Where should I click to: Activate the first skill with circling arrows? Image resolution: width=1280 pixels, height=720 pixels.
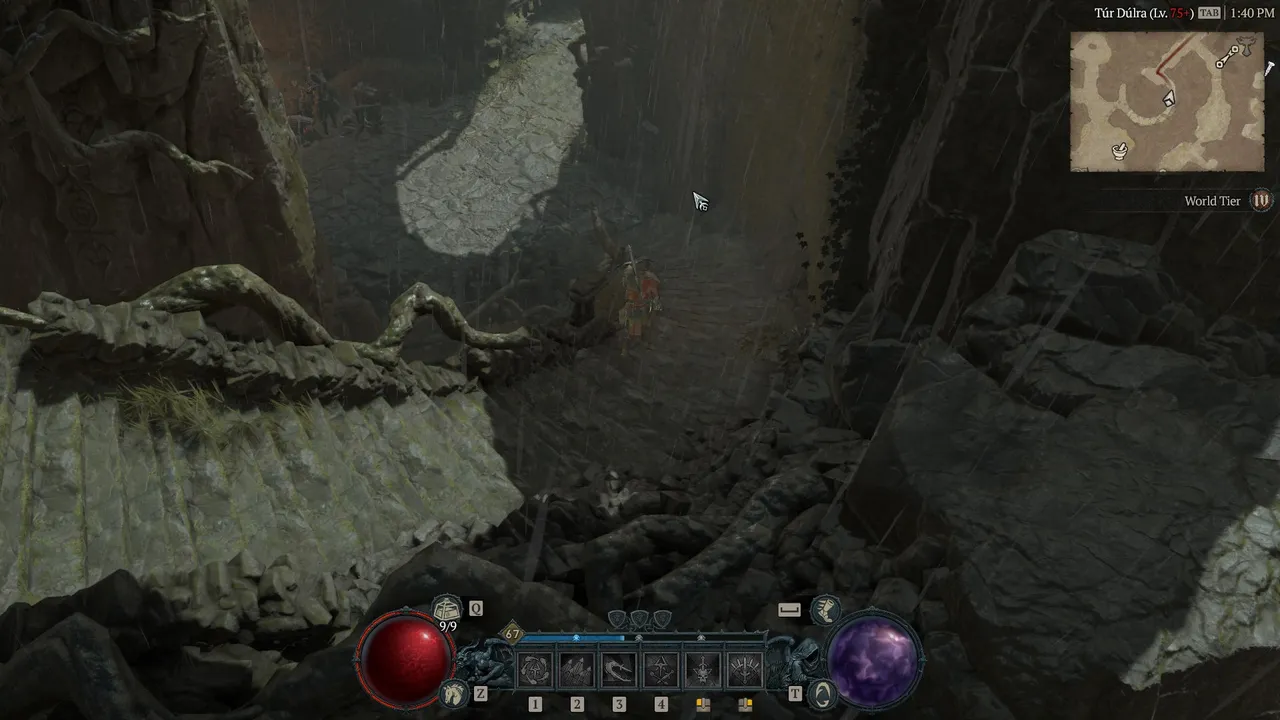535,669
